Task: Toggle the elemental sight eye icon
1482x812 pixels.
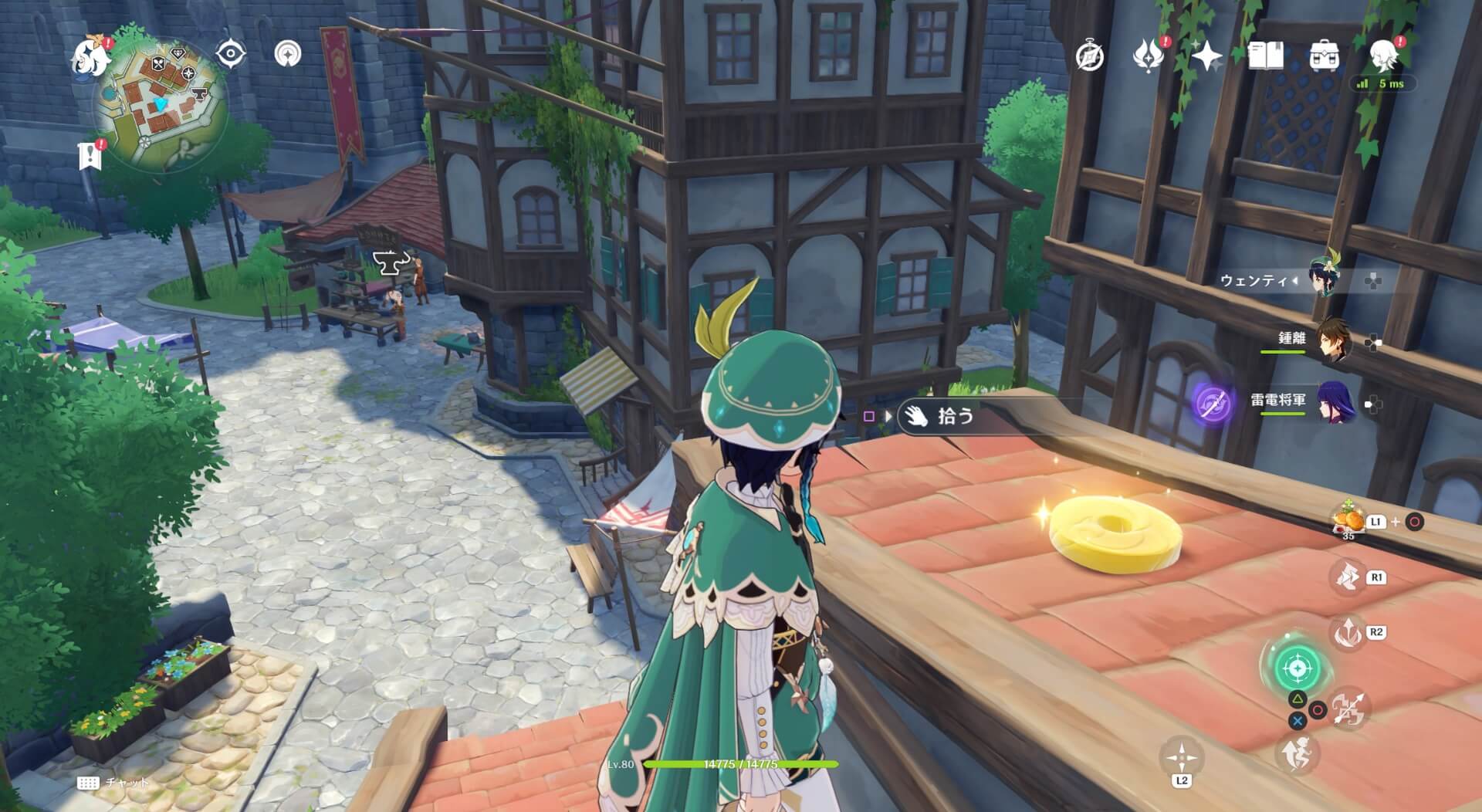Action: click(x=231, y=54)
